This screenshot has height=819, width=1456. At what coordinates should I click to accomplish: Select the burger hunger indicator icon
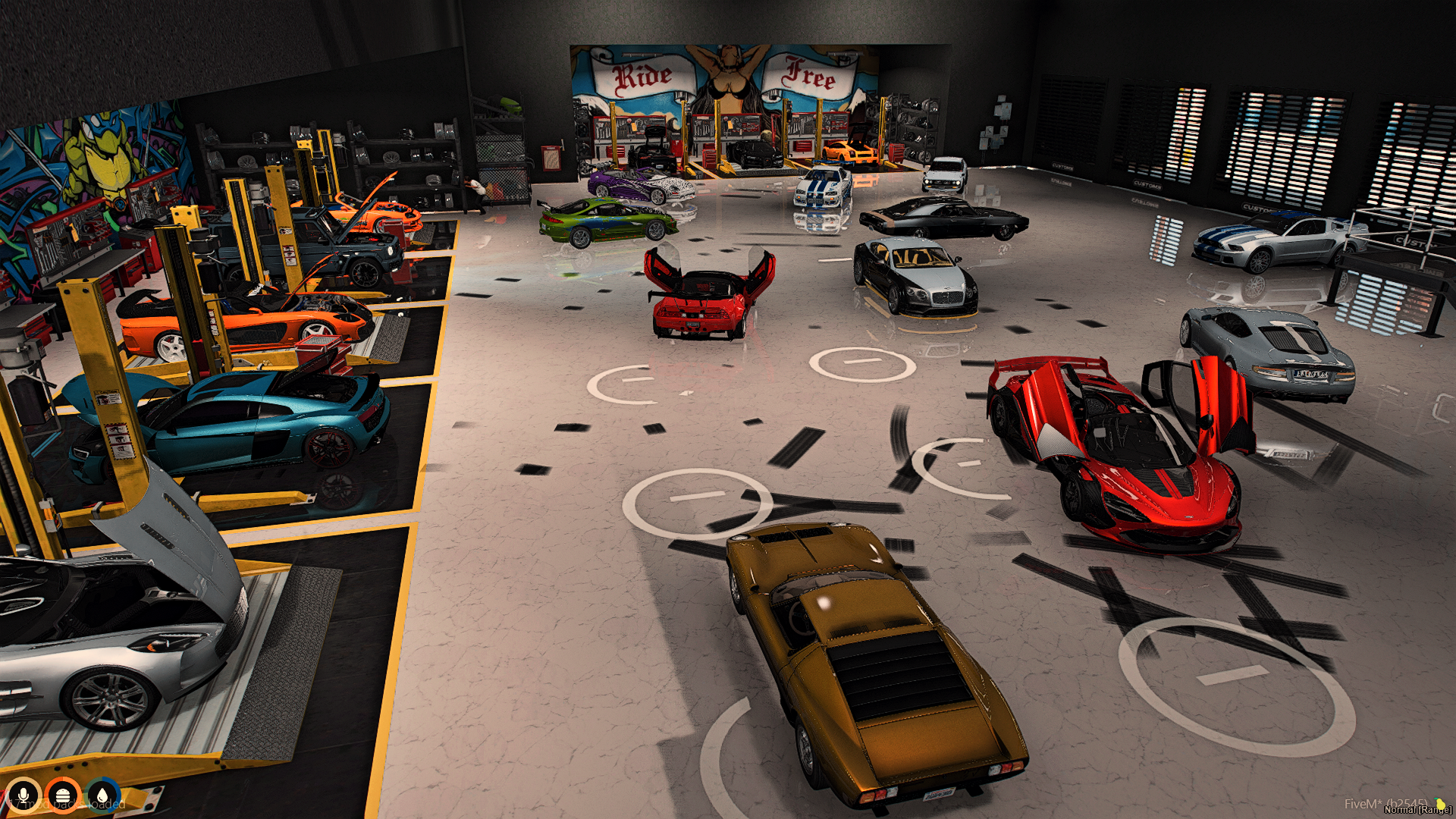pyautogui.click(x=63, y=795)
